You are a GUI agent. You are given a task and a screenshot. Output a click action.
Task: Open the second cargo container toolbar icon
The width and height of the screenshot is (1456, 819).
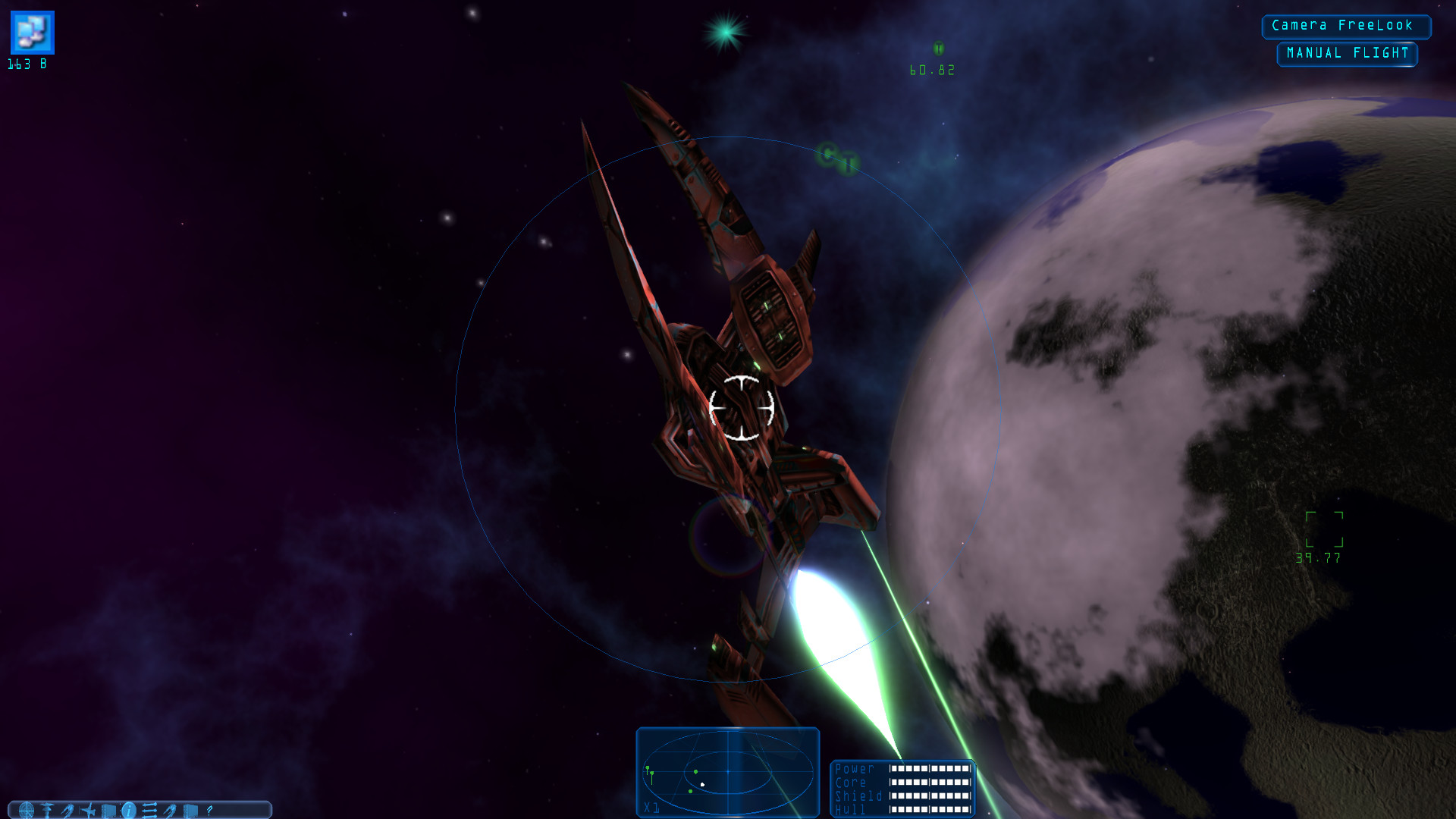tap(190, 810)
